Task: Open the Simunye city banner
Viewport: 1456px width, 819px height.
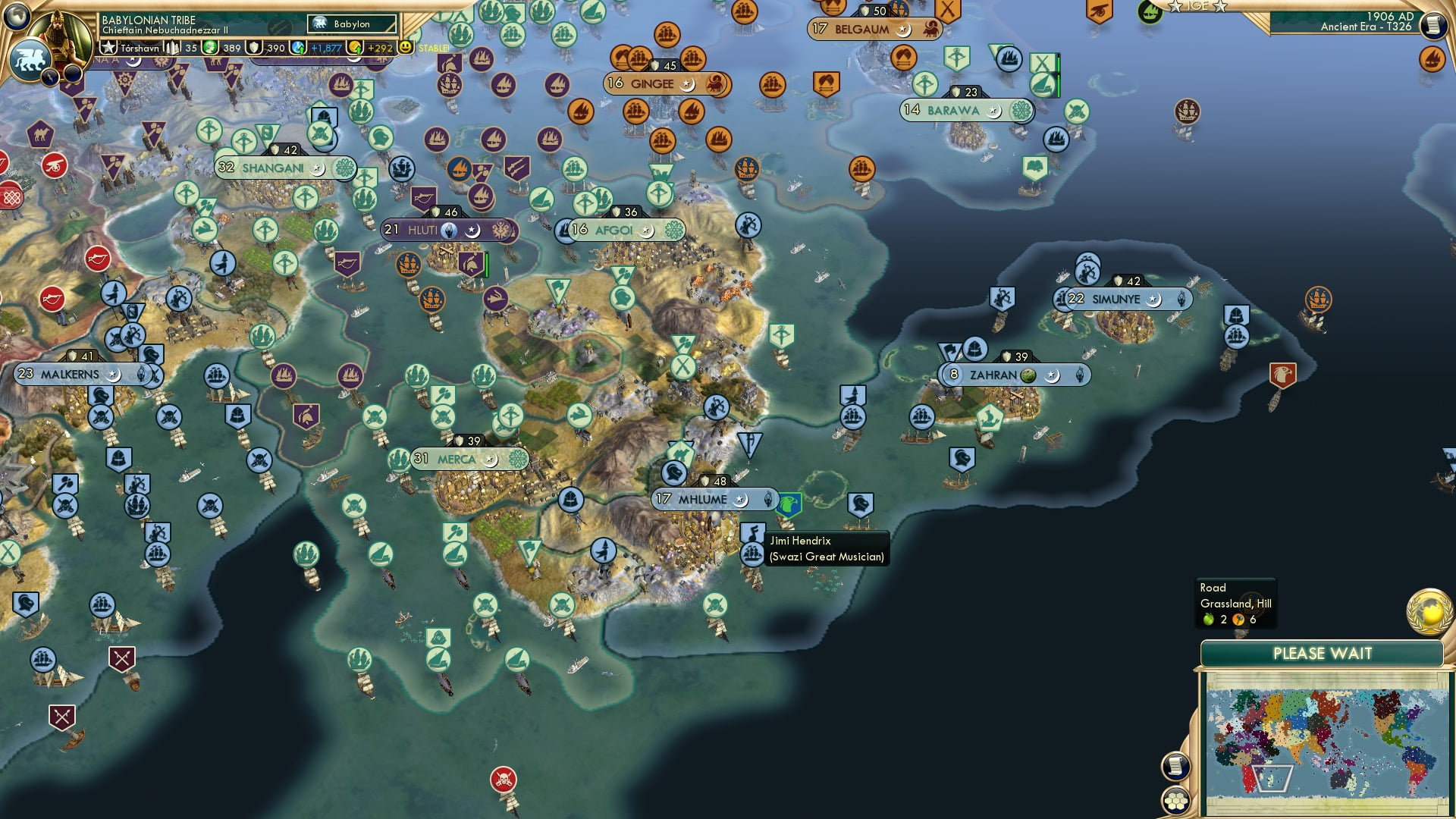Action: 1116,300
